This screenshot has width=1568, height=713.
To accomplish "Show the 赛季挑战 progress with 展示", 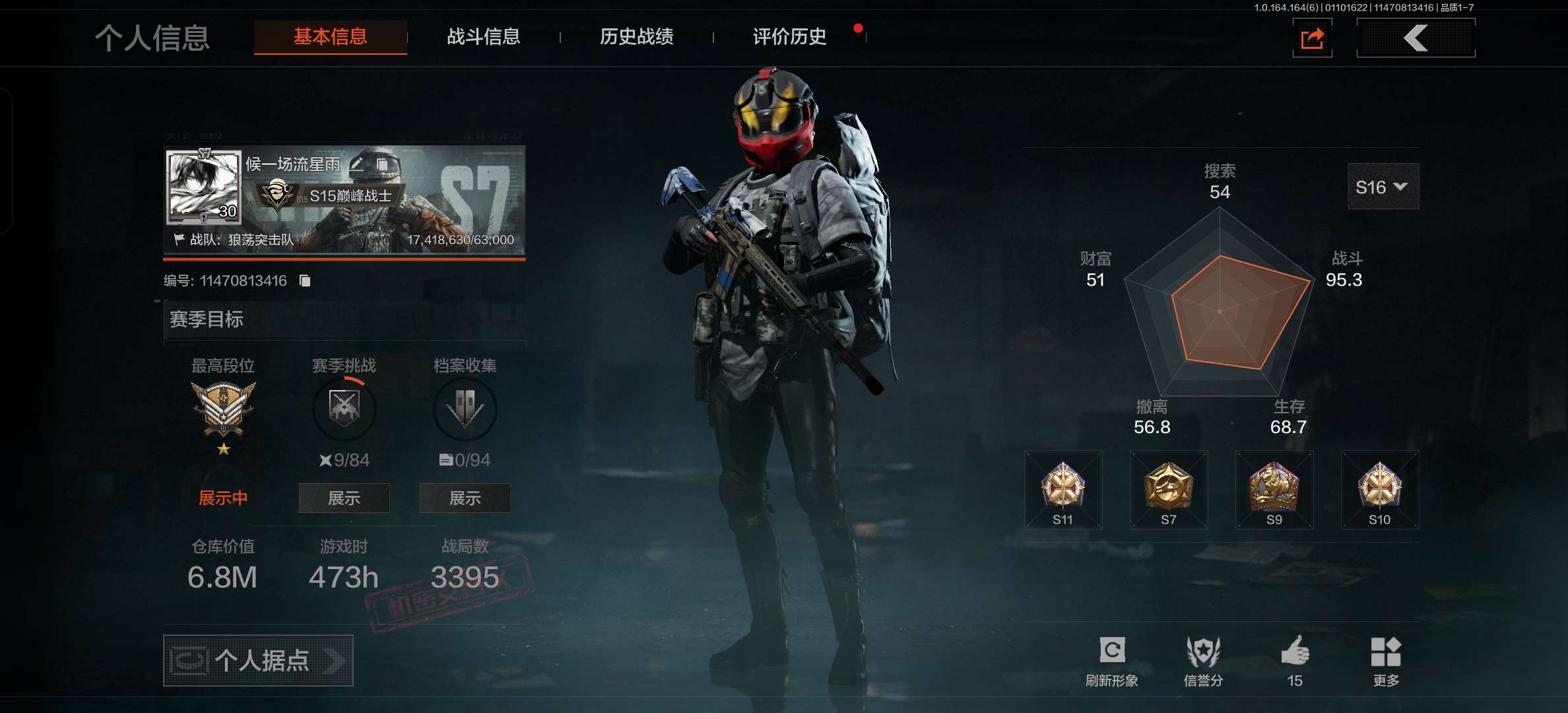I will [x=344, y=498].
